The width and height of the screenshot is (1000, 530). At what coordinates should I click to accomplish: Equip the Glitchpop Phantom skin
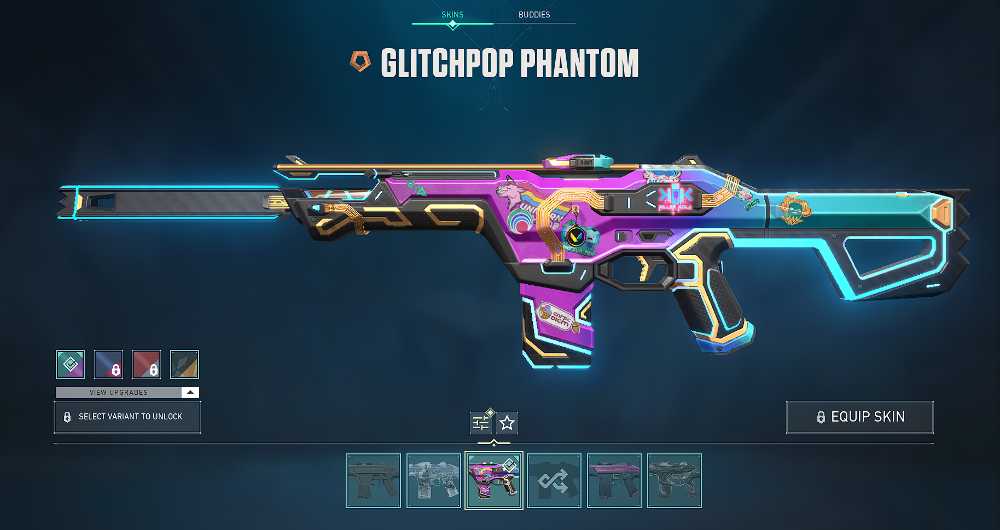click(x=859, y=417)
